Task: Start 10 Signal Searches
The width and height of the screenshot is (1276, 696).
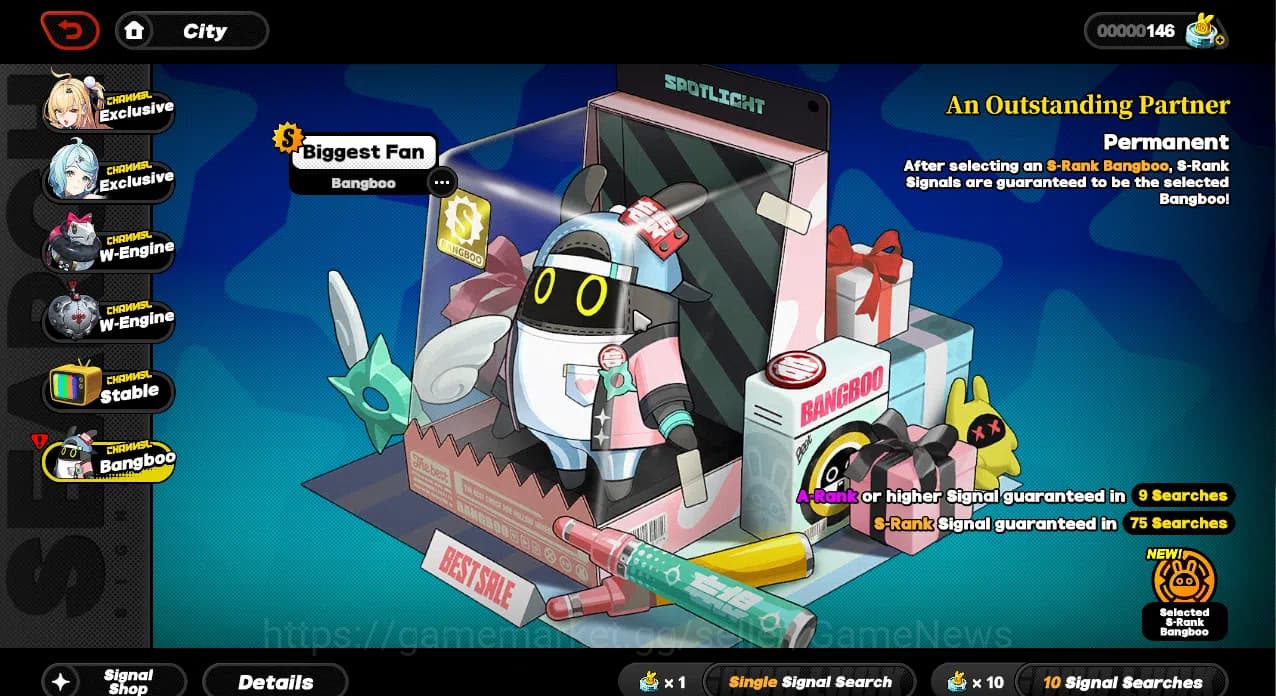Action: [x=1122, y=682]
